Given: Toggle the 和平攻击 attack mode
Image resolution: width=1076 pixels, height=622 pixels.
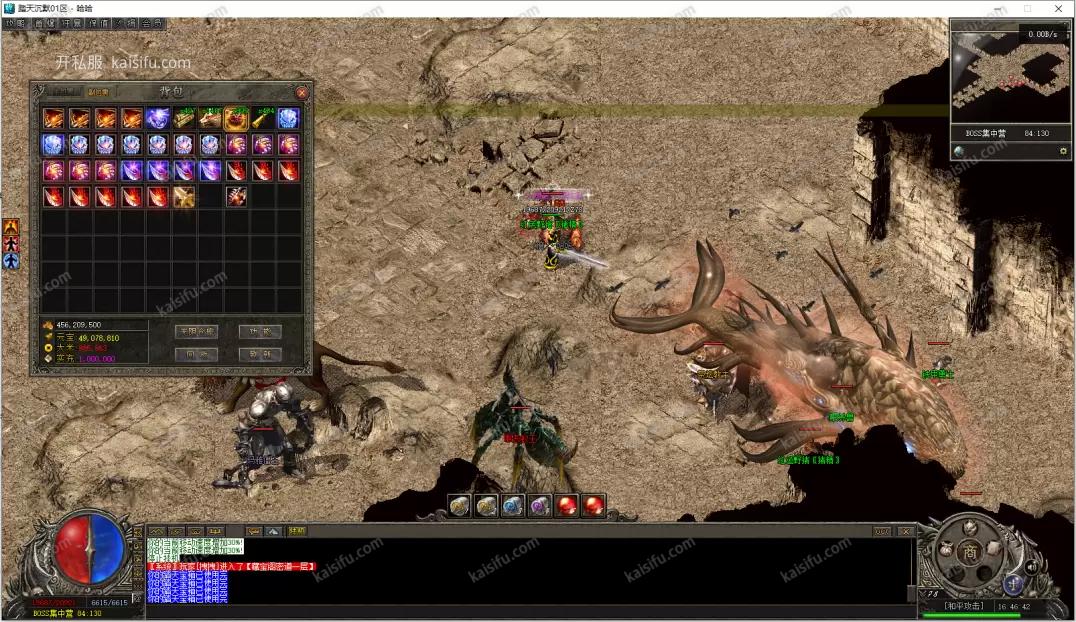Looking at the screenshot, I should pos(965,606).
